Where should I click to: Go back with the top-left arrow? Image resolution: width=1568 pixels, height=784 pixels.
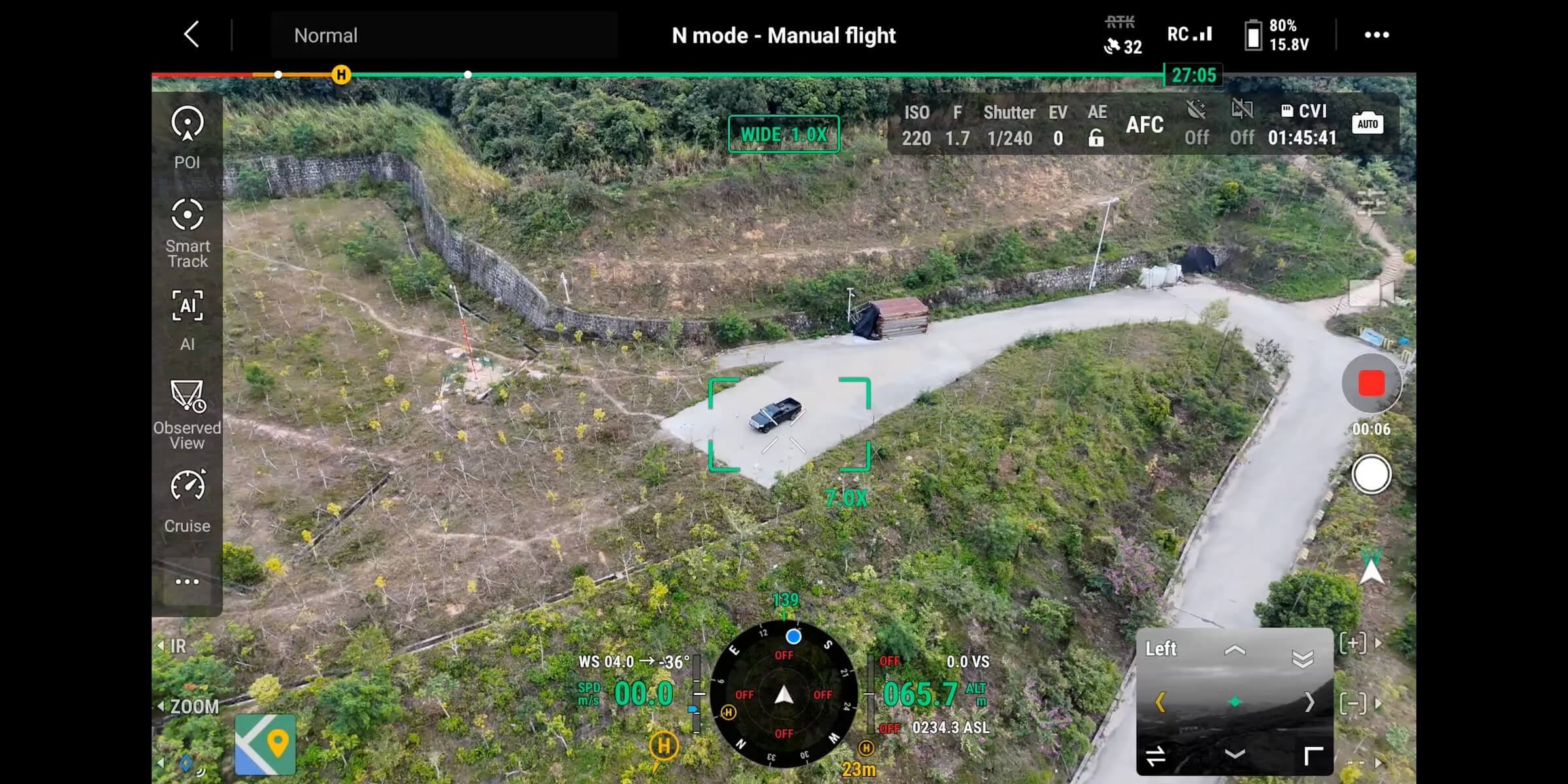(x=191, y=35)
